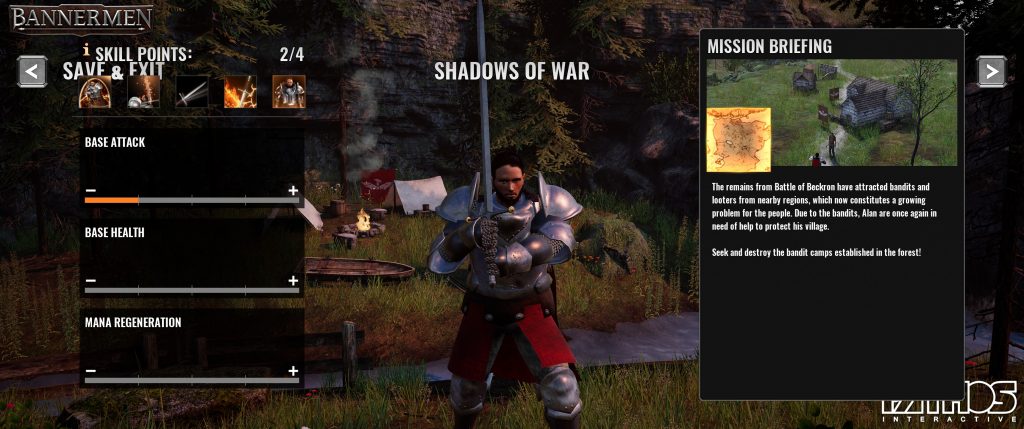
Task: Select the helmet and light beam skill
Action: coord(143,92)
